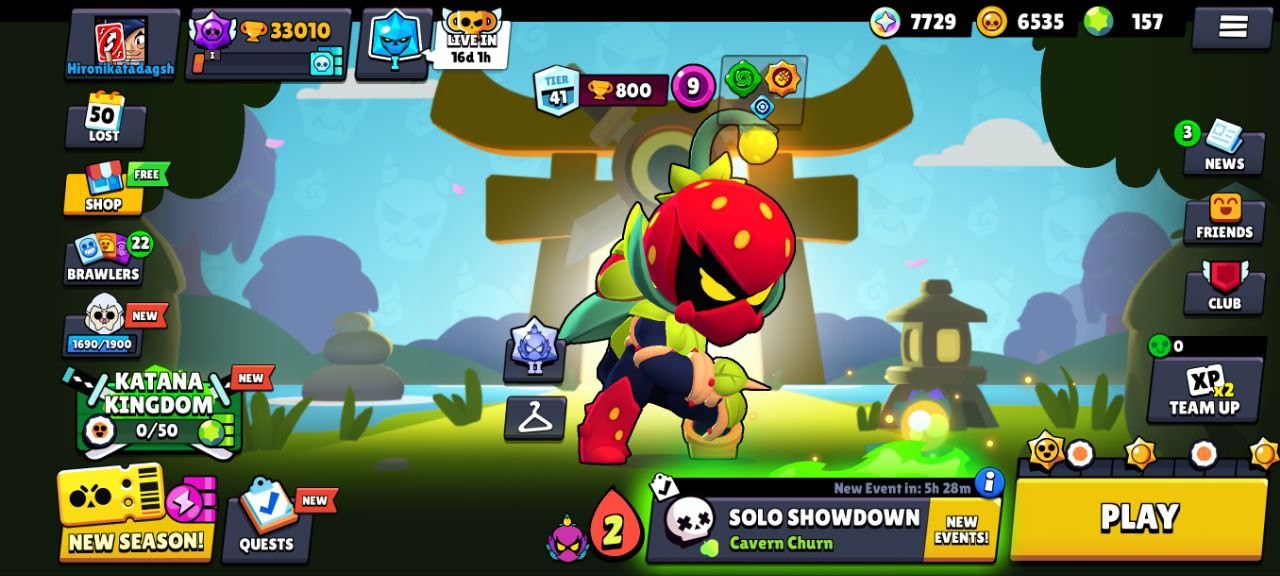Open the New Season Brawl Pass
Viewport: 1280px width, 576px height.
pyautogui.click(x=136, y=510)
